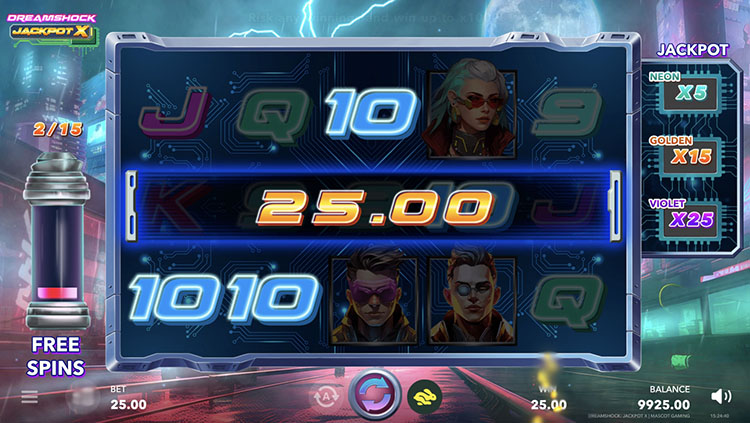Mute the sound with the speaker icon

coord(720,396)
